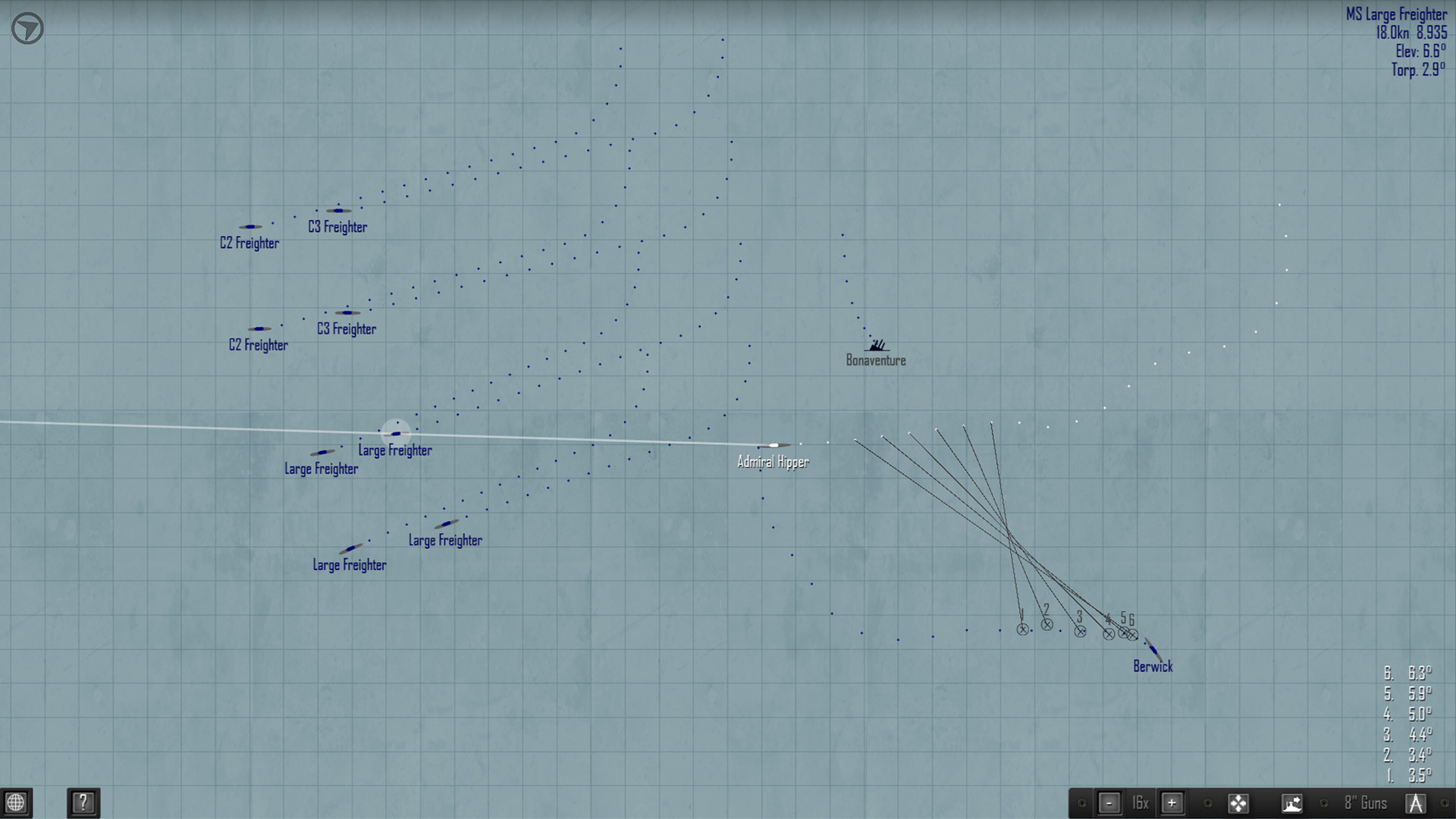Click torpedo angle entry '6. 6.3°' in the list

click(1407, 672)
